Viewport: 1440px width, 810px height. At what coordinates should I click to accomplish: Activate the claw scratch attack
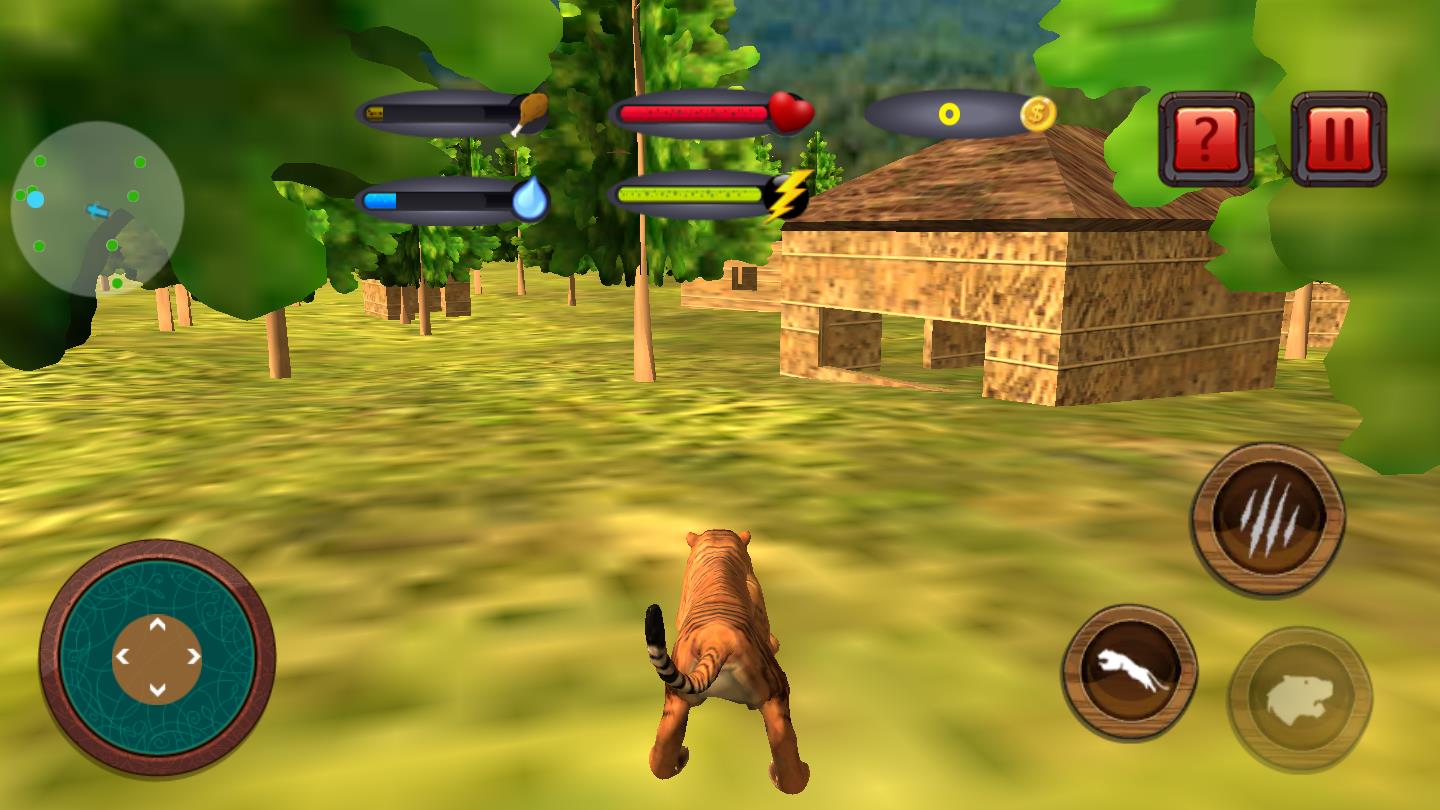(x=1268, y=519)
